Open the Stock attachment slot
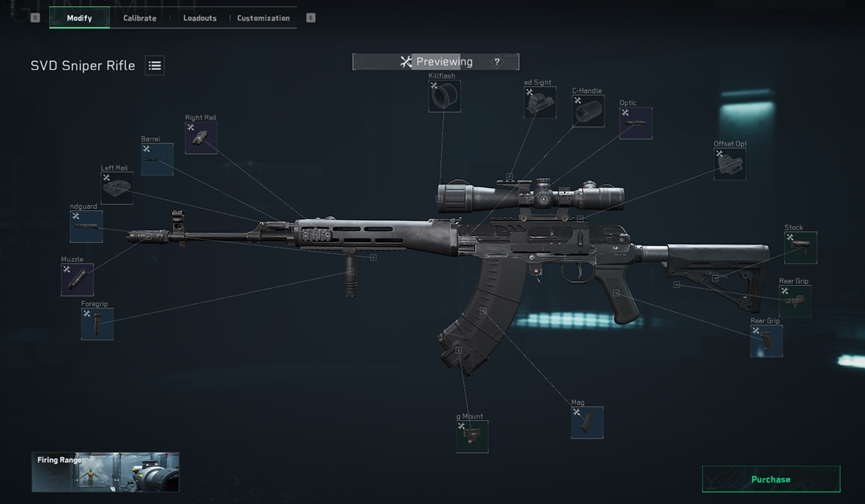865x504 pixels. (800, 247)
